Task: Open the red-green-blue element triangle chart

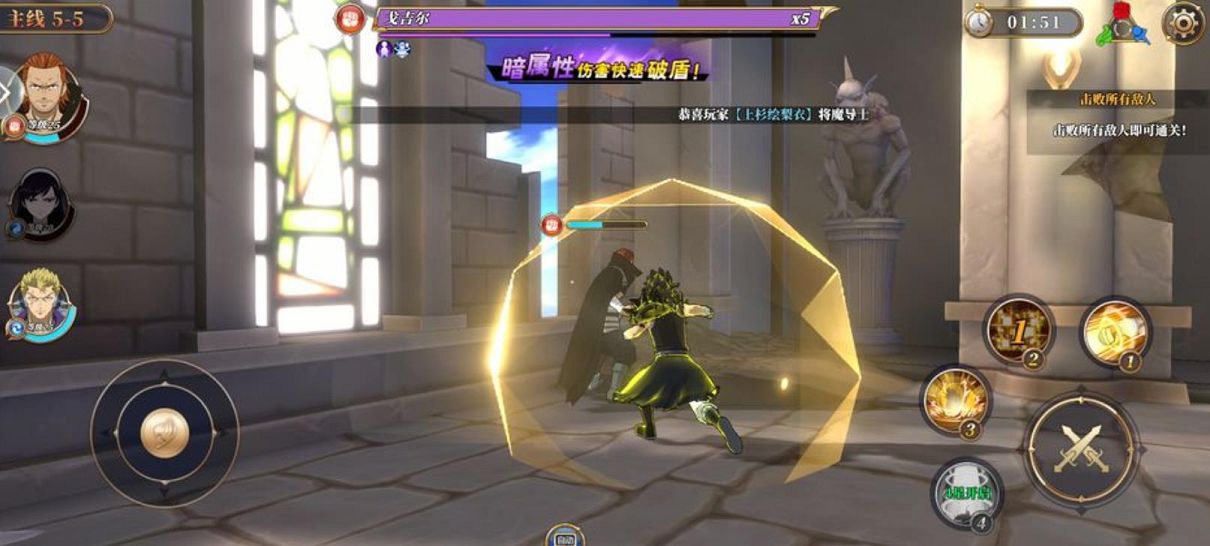Action: click(1121, 23)
